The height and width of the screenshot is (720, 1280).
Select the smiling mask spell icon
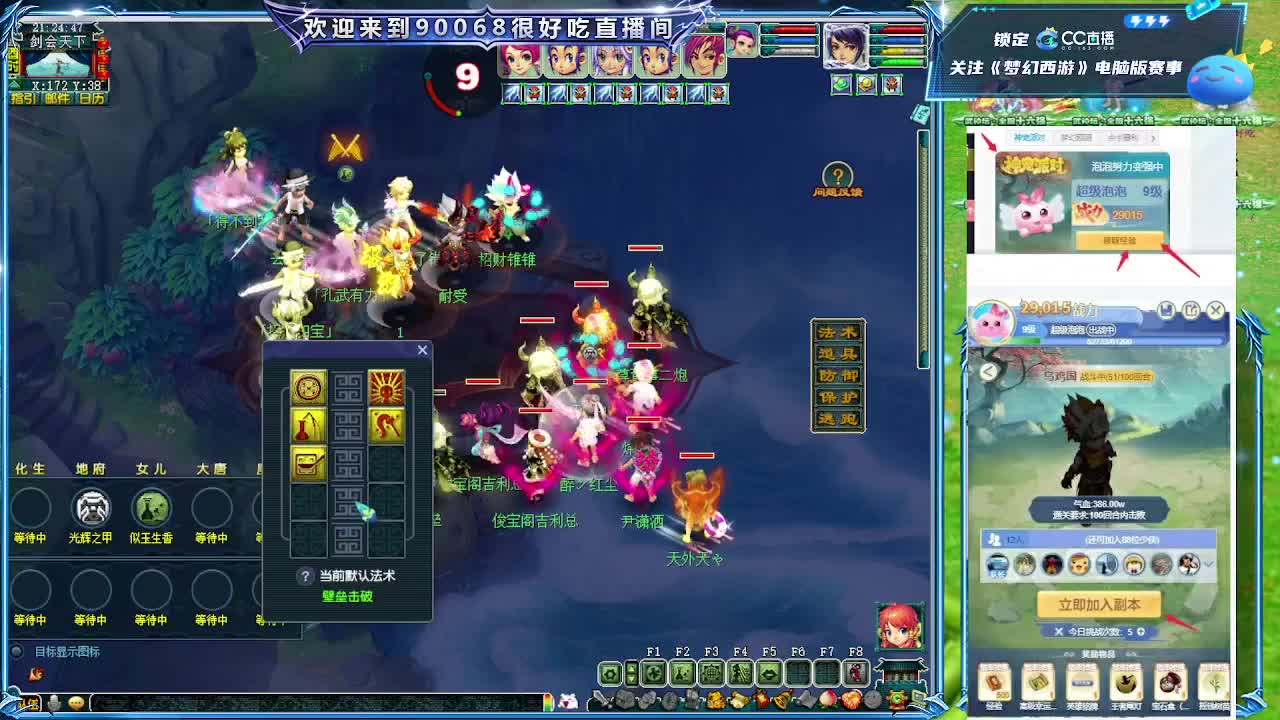coord(307,463)
